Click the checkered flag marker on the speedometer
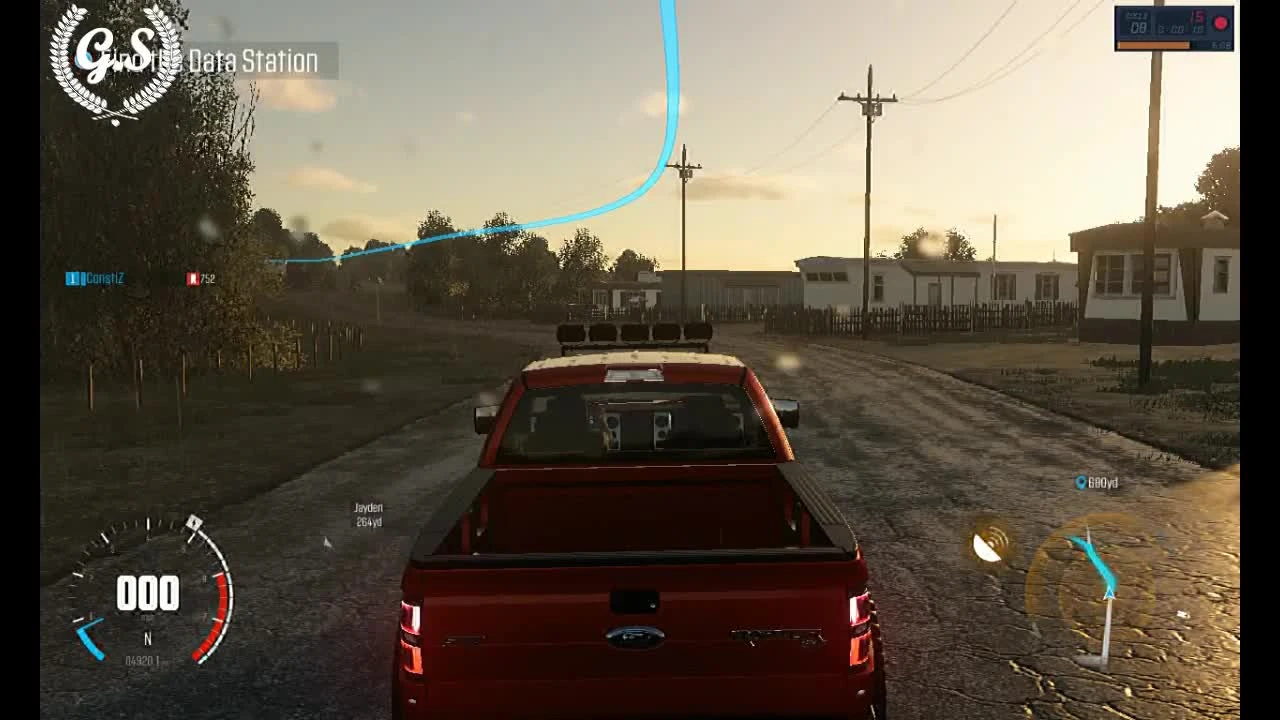Viewport: 1280px width, 720px height. (x=193, y=523)
